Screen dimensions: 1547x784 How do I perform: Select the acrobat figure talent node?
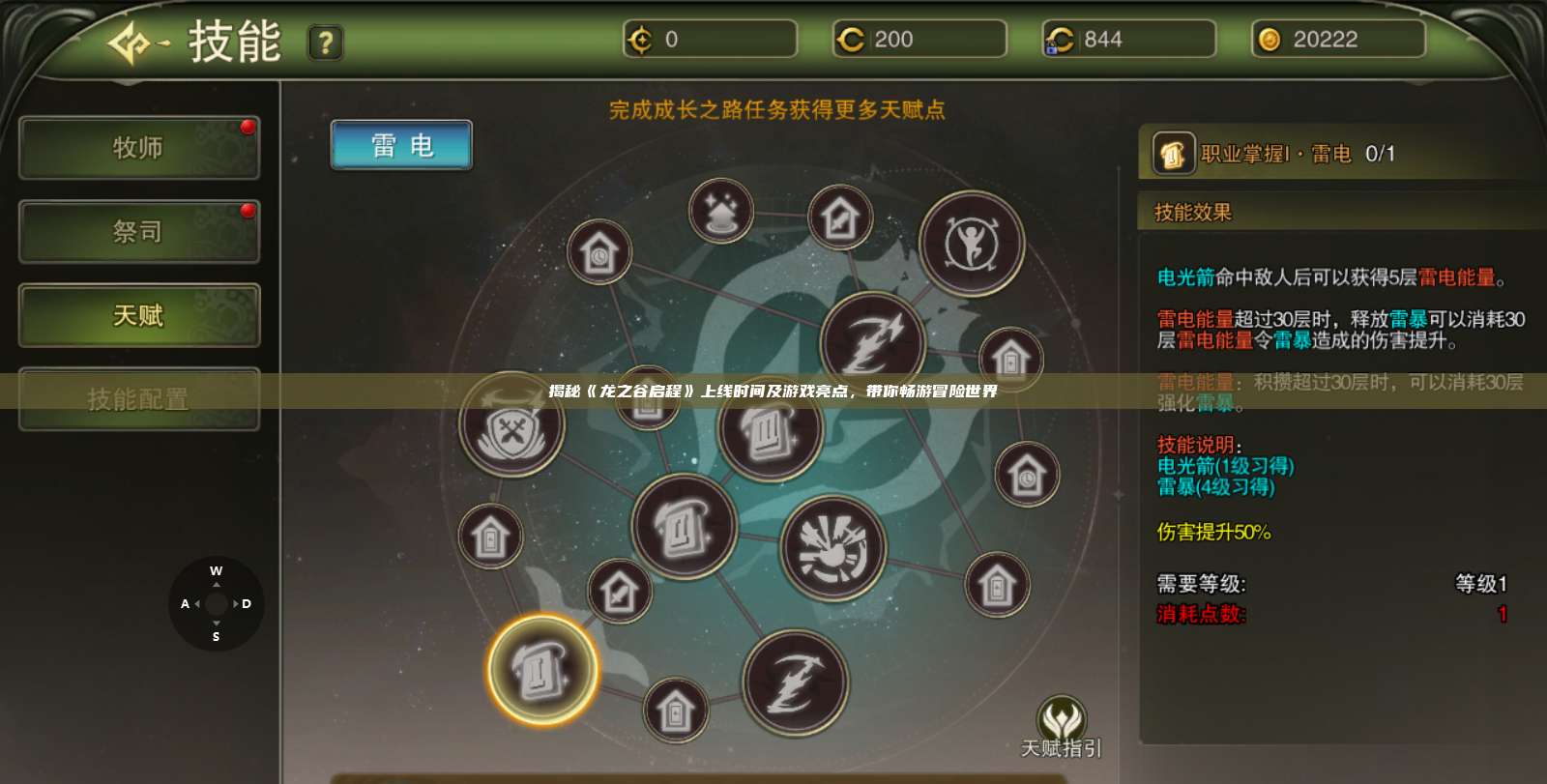[x=974, y=244]
